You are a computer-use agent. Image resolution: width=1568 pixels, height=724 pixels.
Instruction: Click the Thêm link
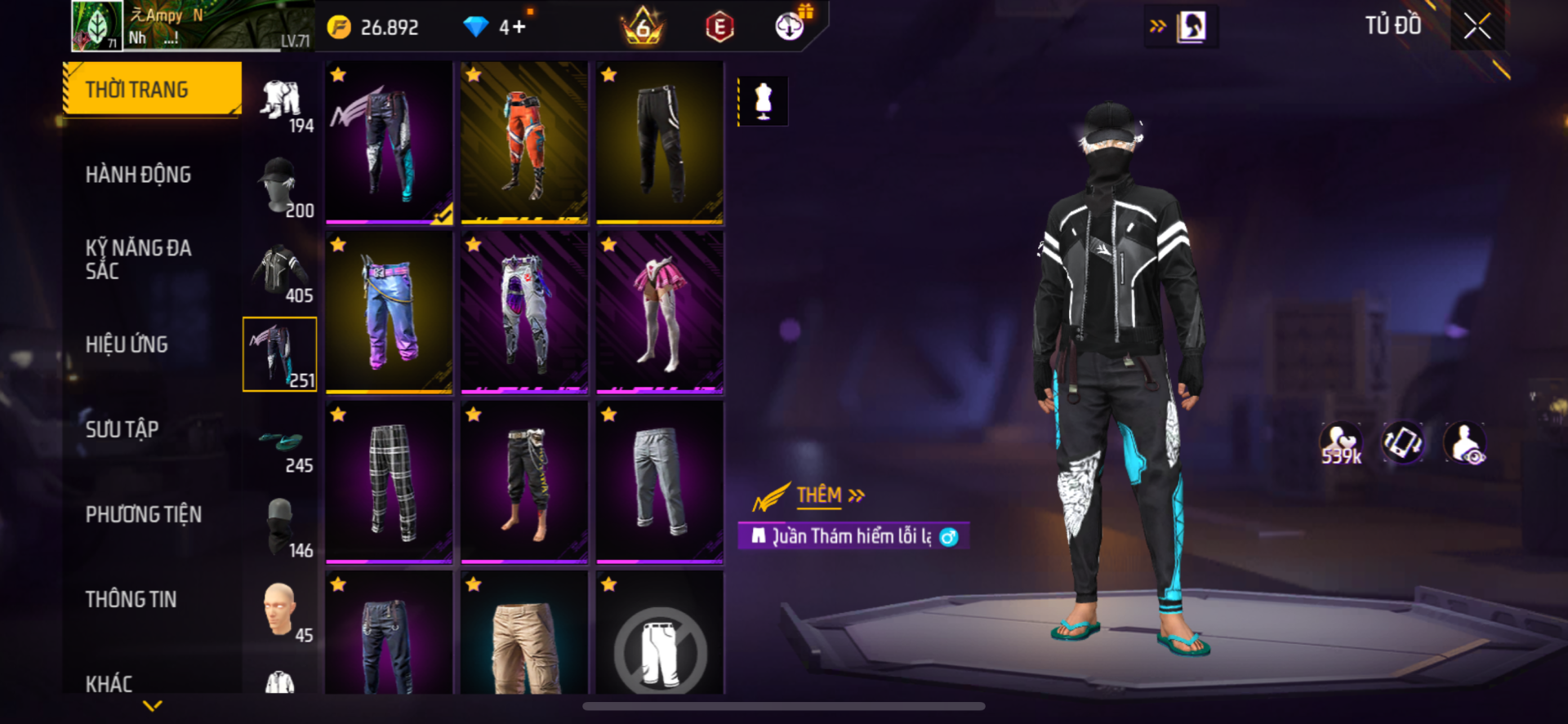point(819,495)
